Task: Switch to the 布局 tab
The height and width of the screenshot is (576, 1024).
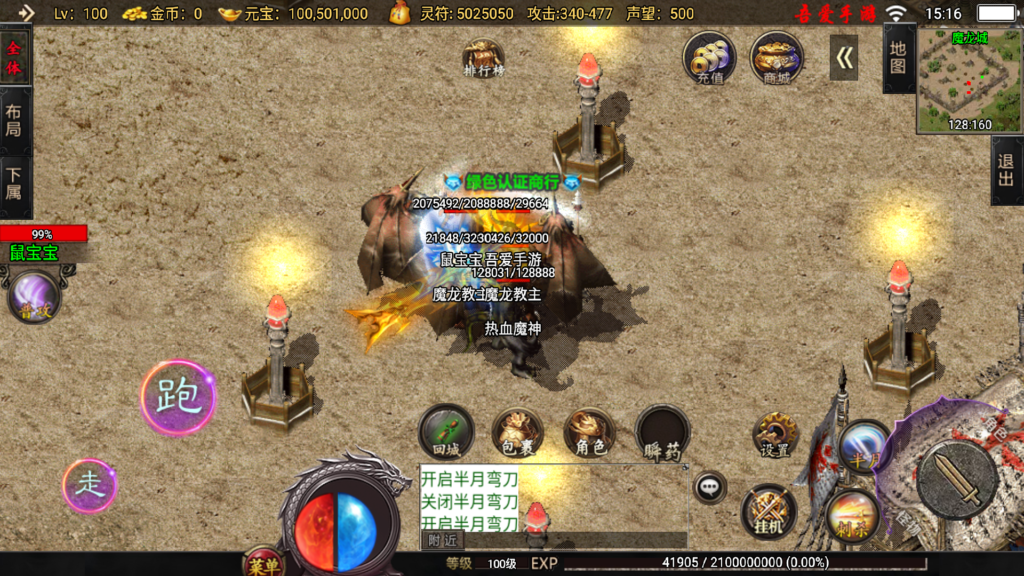Action: click(x=14, y=122)
